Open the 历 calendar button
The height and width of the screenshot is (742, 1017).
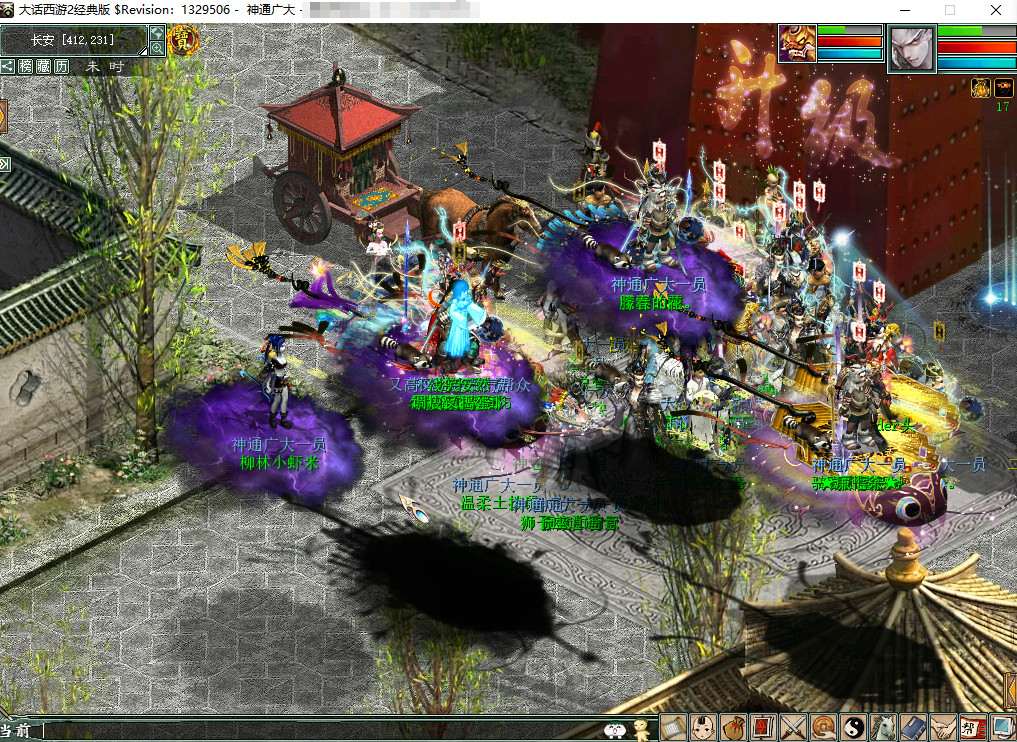pyautogui.click(x=61, y=66)
